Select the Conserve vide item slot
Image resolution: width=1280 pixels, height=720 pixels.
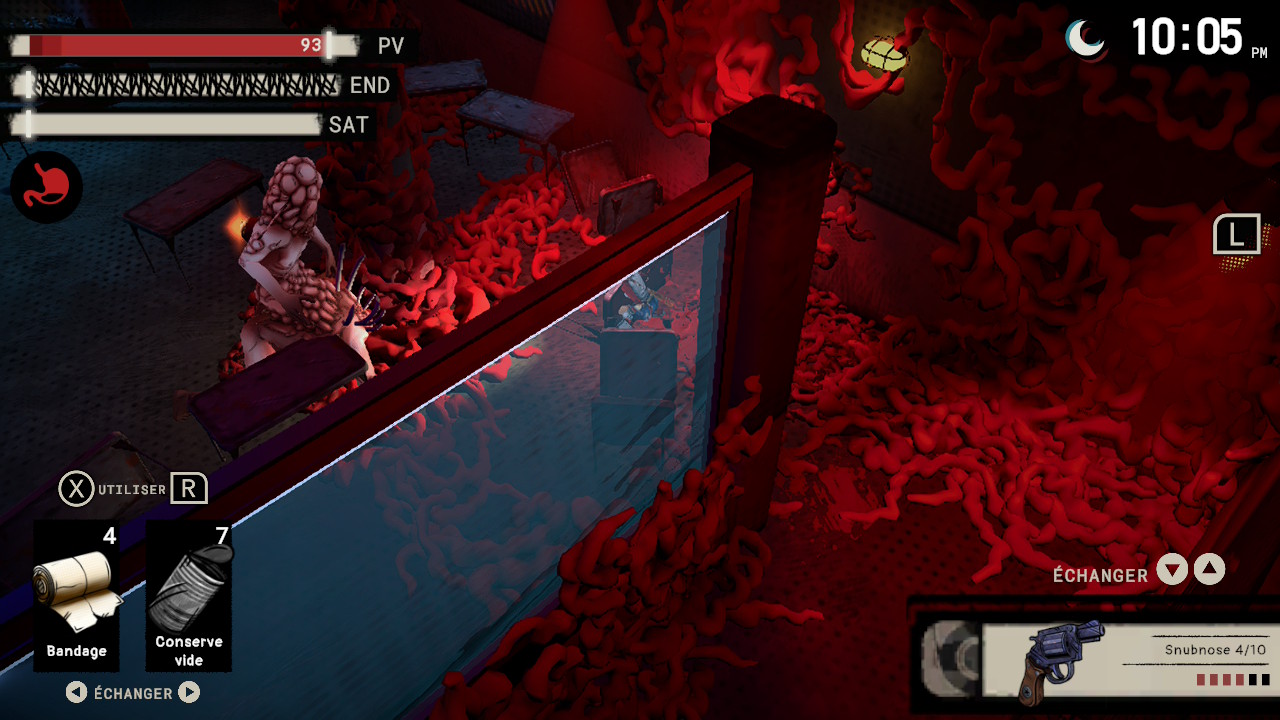pos(189,596)
